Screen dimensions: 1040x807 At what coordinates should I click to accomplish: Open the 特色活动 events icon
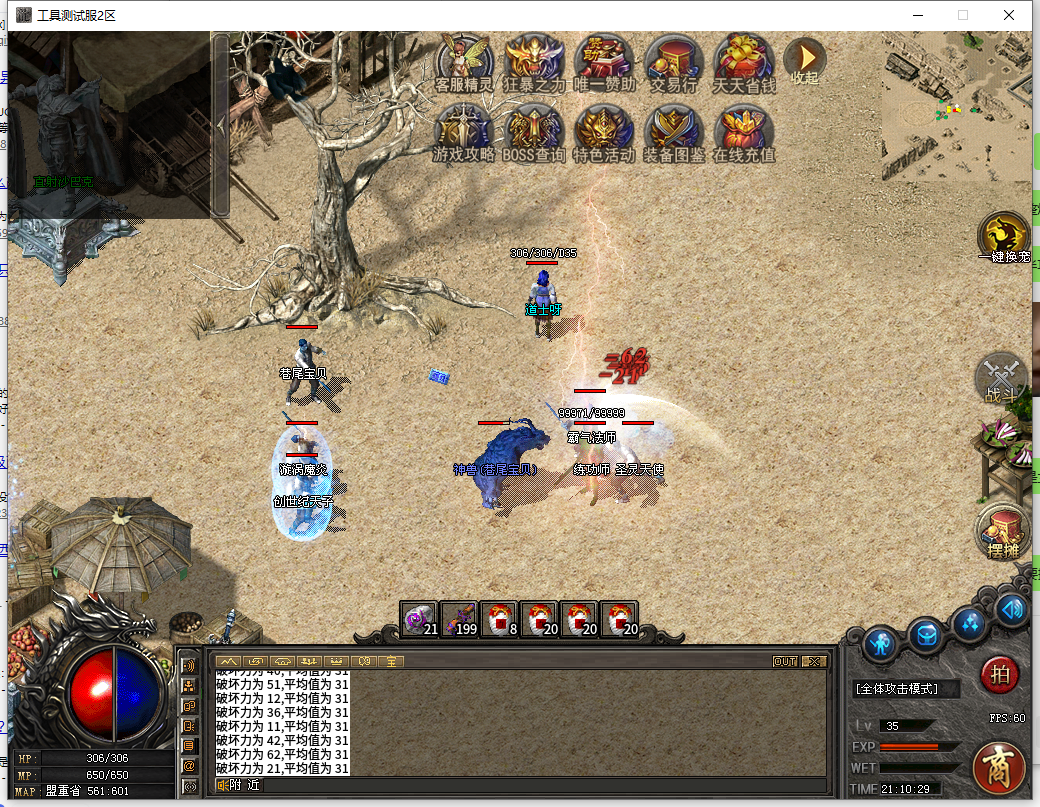[604, 132]
